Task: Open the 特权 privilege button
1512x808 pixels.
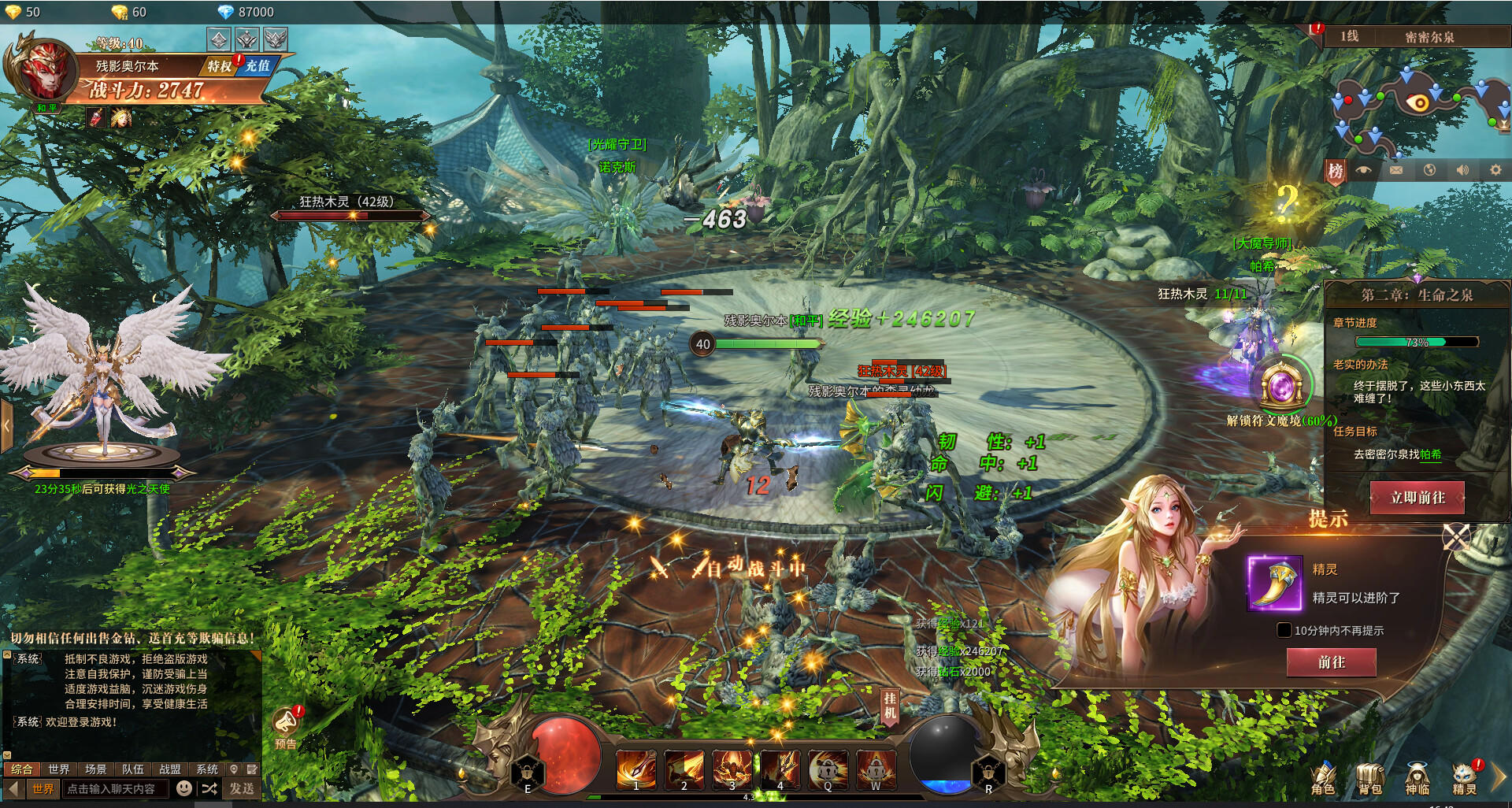Action: click(x=220, y=66)
